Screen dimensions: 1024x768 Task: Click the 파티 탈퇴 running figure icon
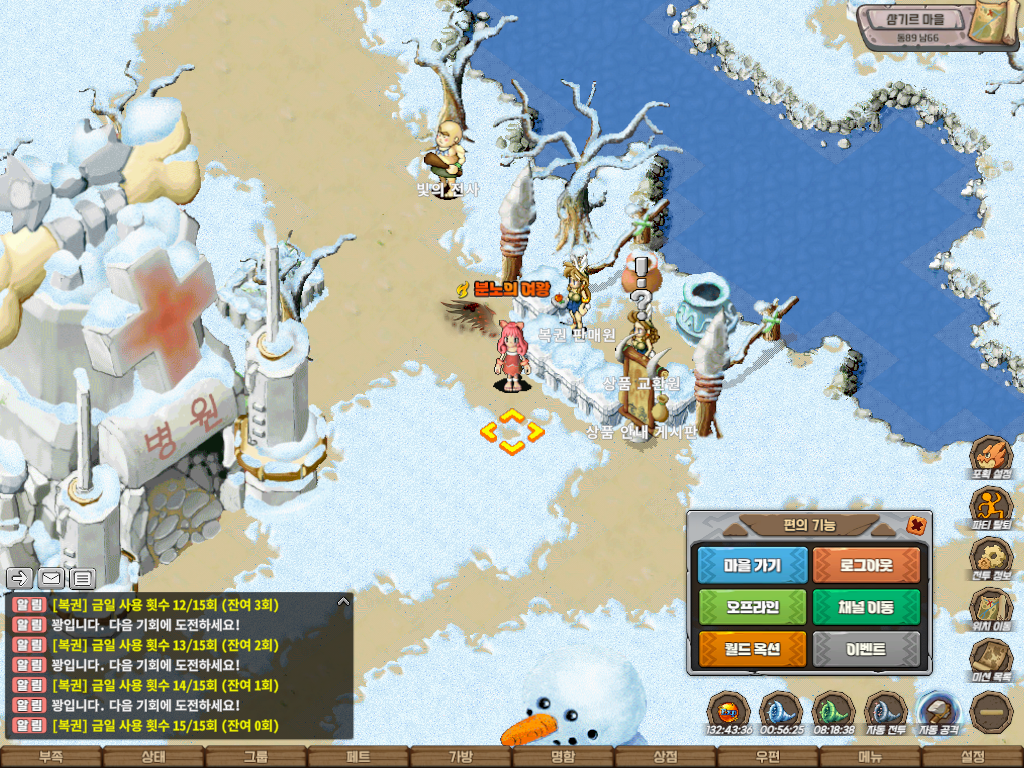point(991,506)
